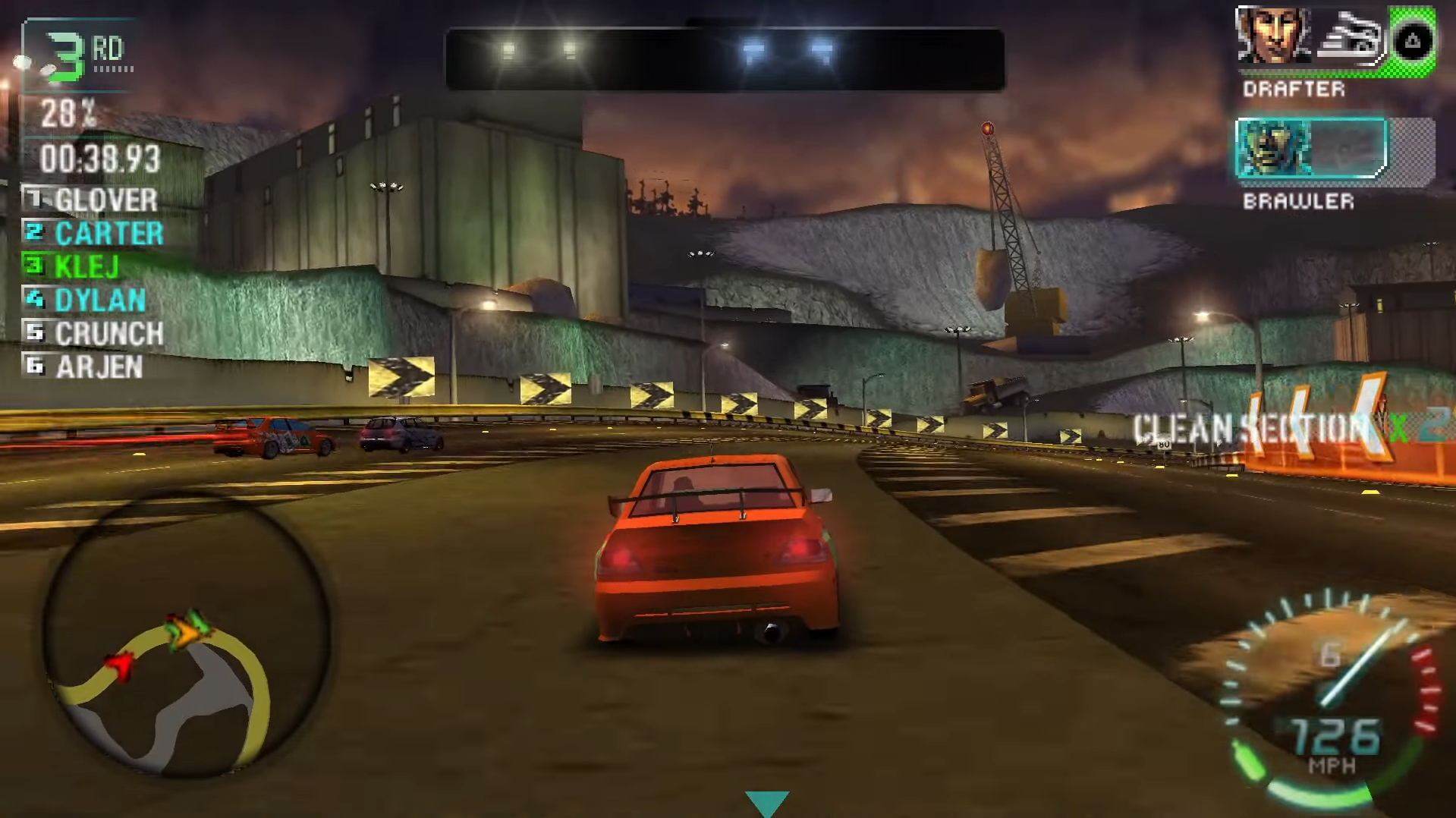This screenshot has width=1456, height=818.
Task: Choose the Brawler crew member portrait
Action: [x=1273, y=148]
